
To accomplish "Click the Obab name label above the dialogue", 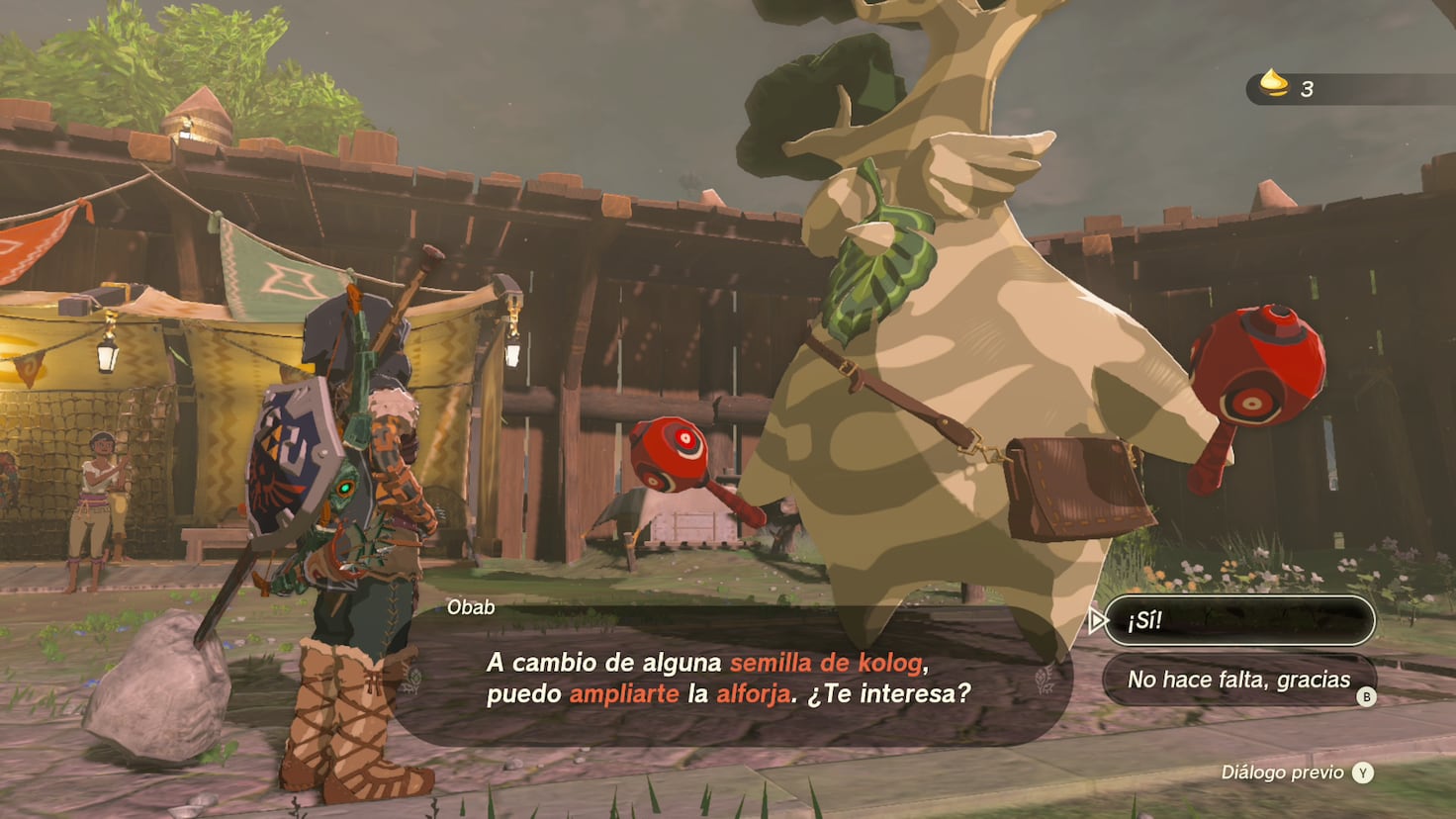I will pos(471,607).
